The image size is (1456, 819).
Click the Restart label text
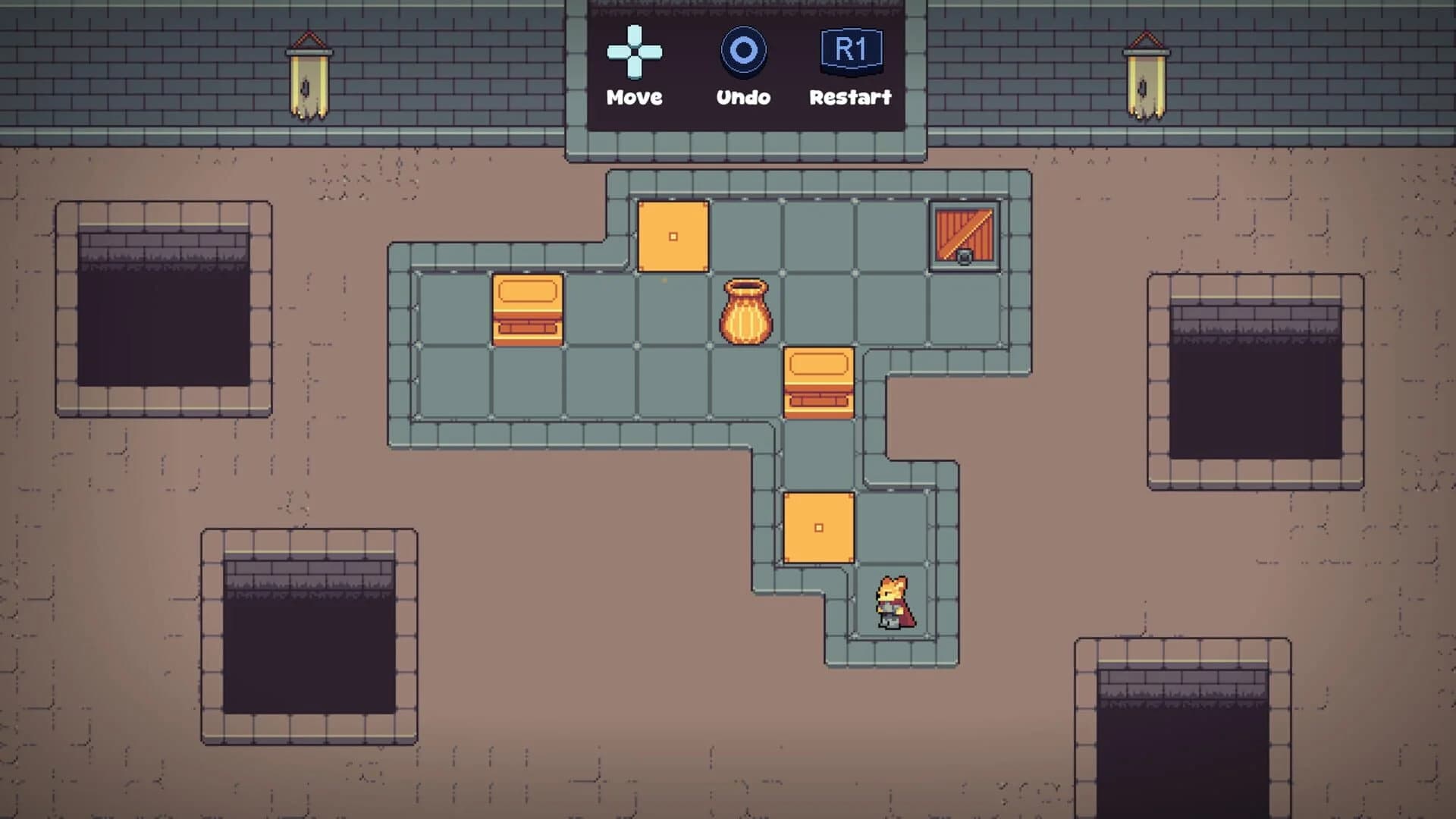click(851, 96)
